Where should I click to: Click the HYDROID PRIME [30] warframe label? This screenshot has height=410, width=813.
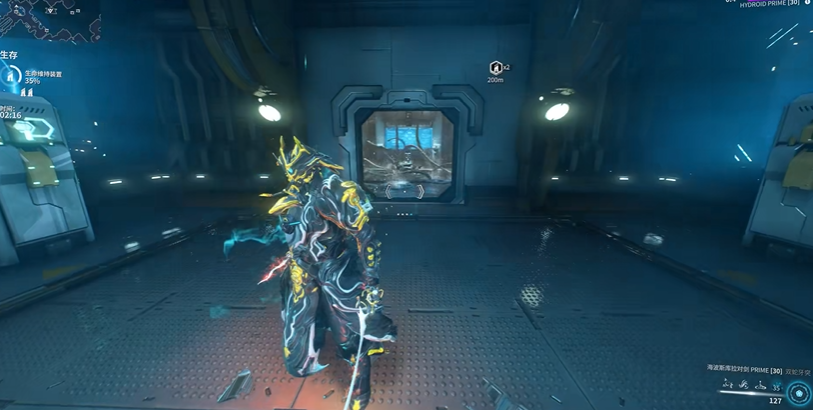(x=768, y=4)
